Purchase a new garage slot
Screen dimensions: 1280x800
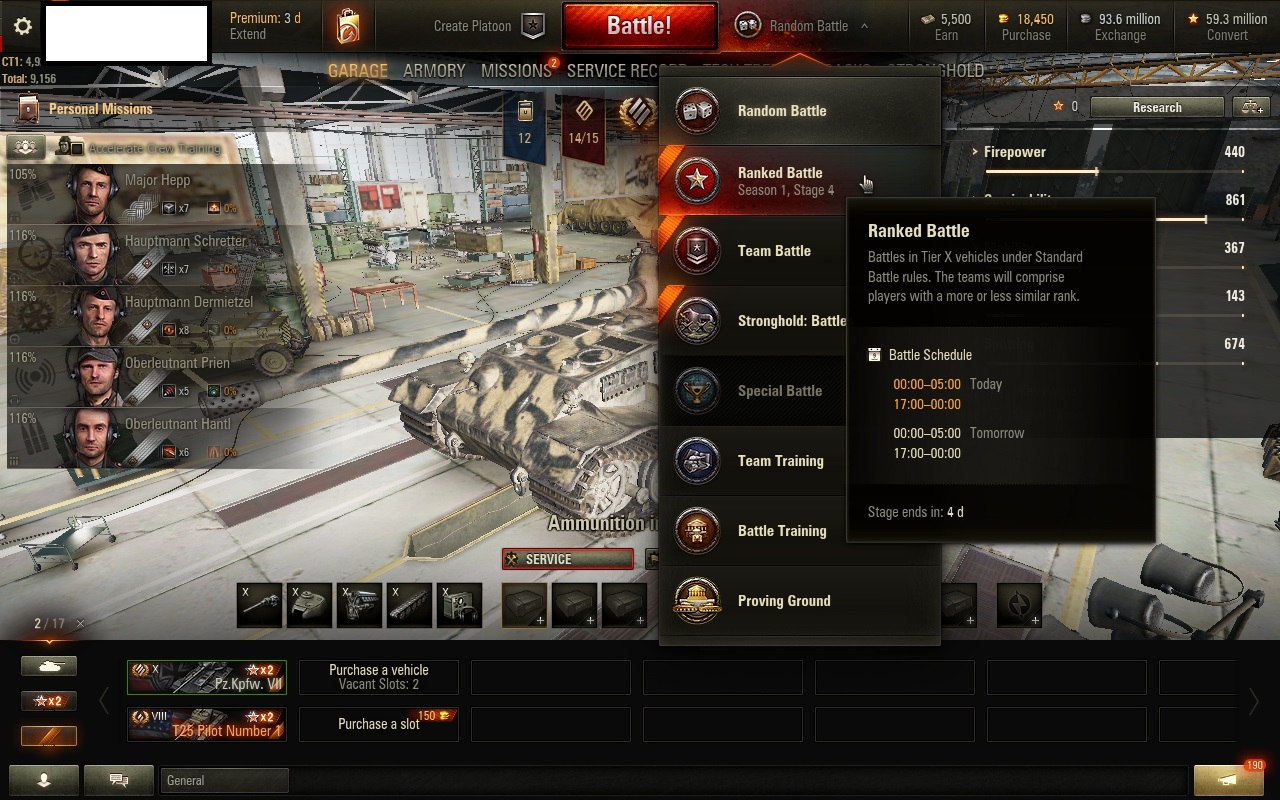point(379,724)
